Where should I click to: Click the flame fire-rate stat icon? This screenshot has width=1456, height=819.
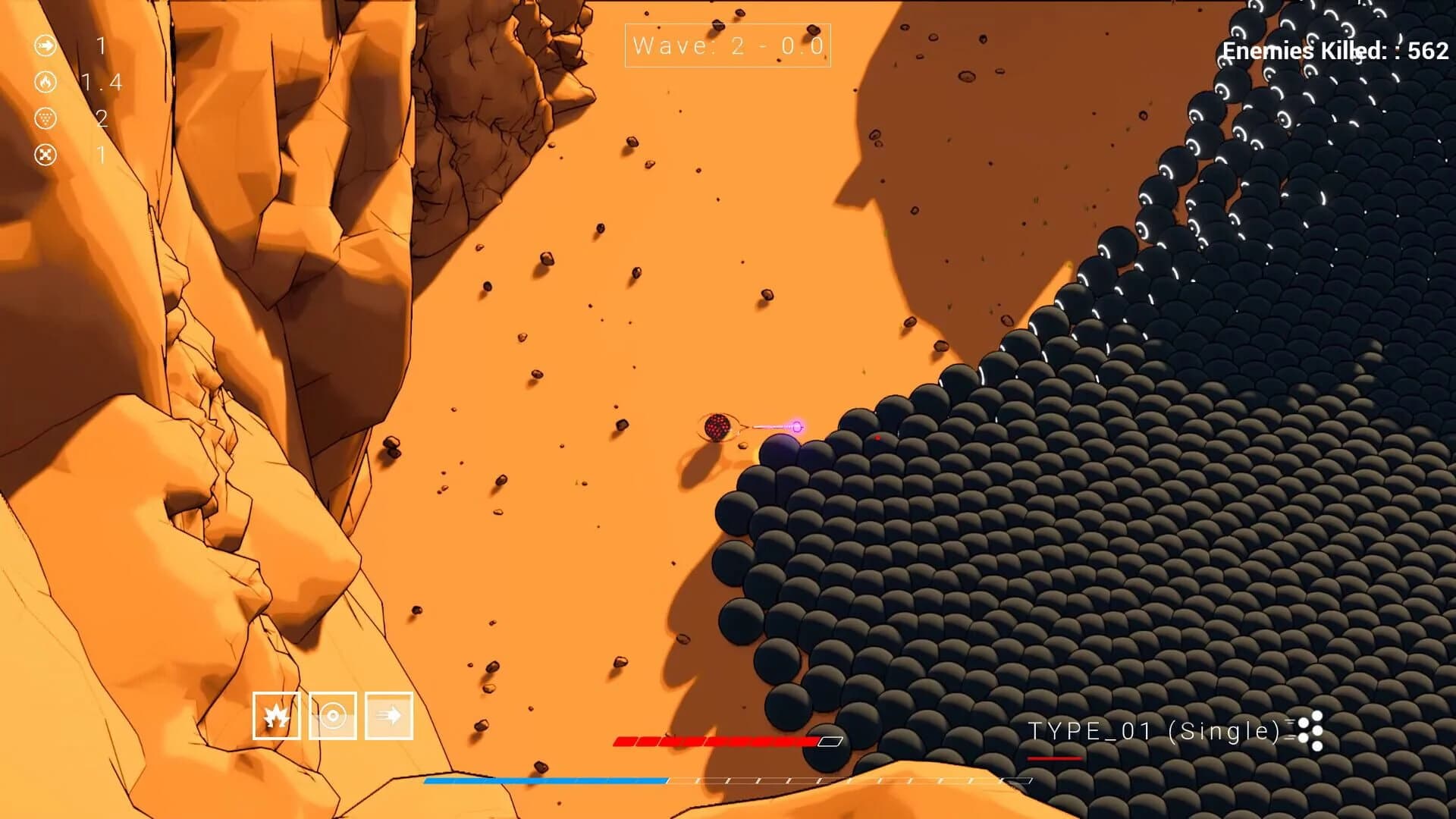pyautogui.click(x=45, y=82)
